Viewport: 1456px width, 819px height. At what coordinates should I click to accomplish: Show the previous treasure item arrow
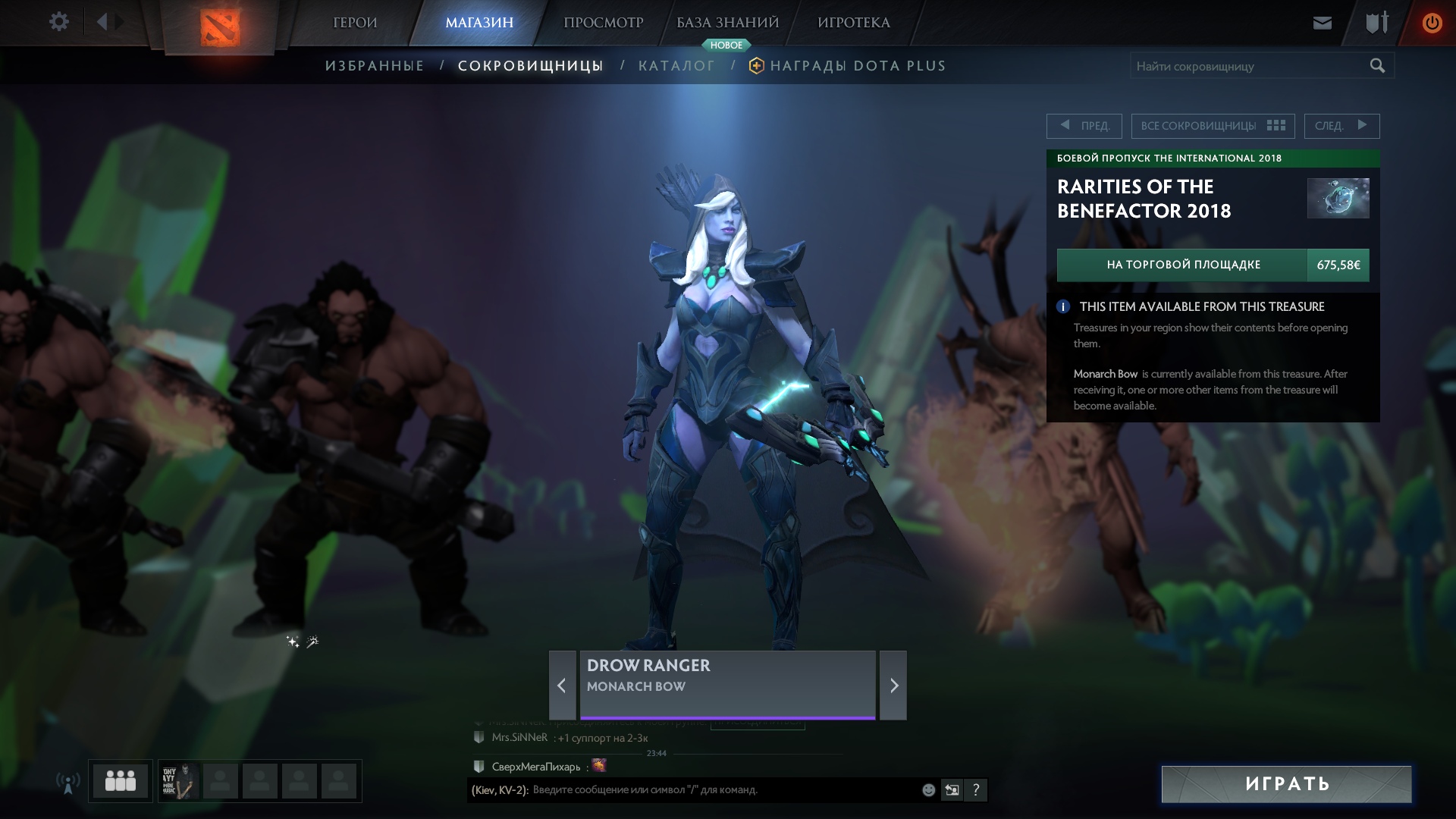(562, 686)
